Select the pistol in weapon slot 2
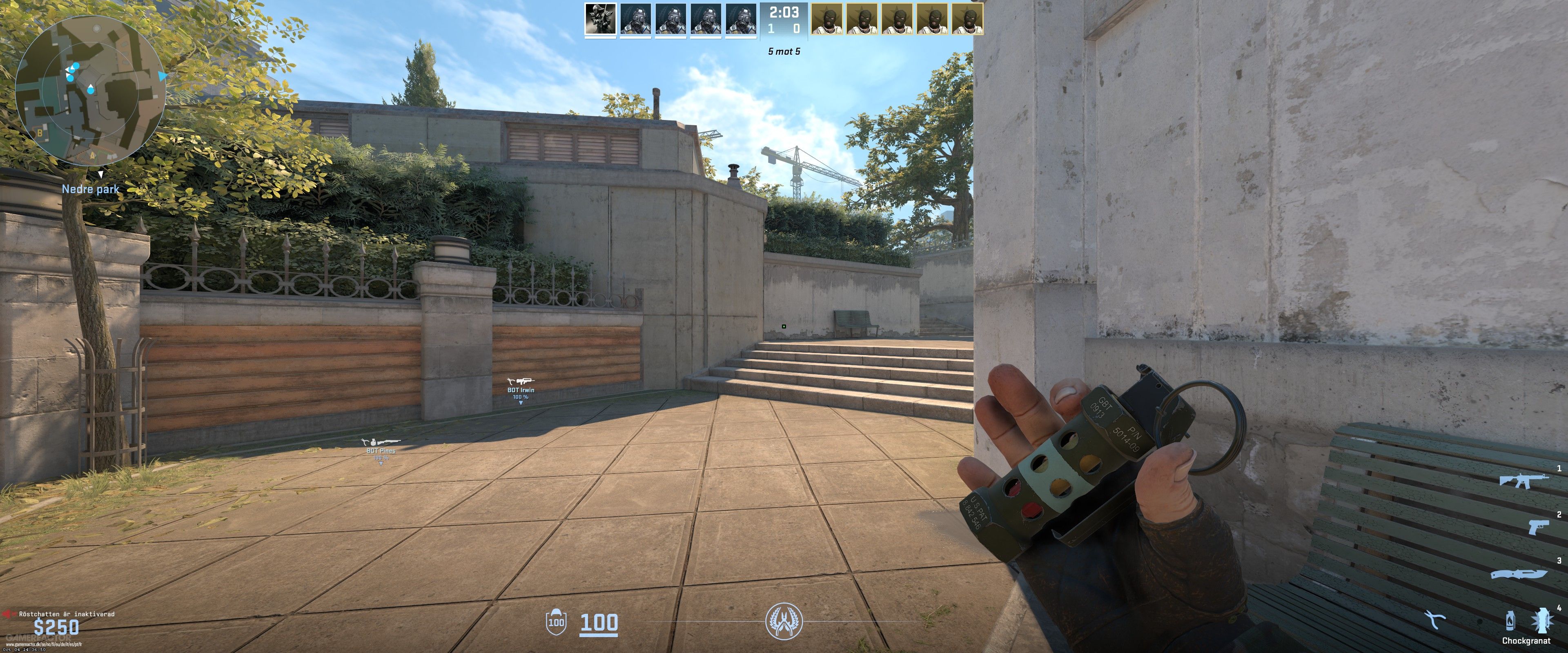This screenshot has width=1568, height=653. point(1539,527)
